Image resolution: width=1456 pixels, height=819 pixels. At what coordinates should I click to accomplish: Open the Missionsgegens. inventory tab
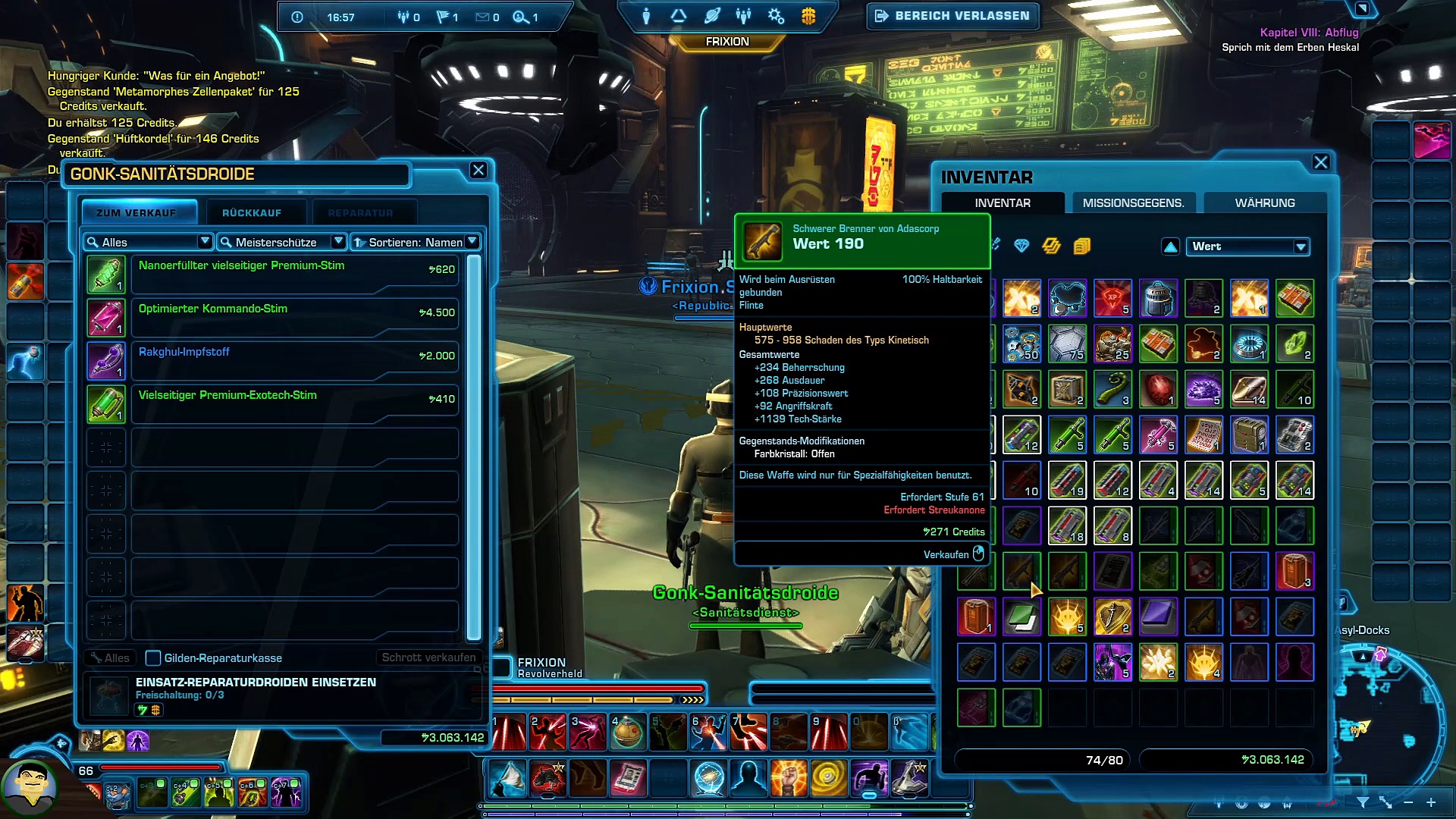[1133, 203]
